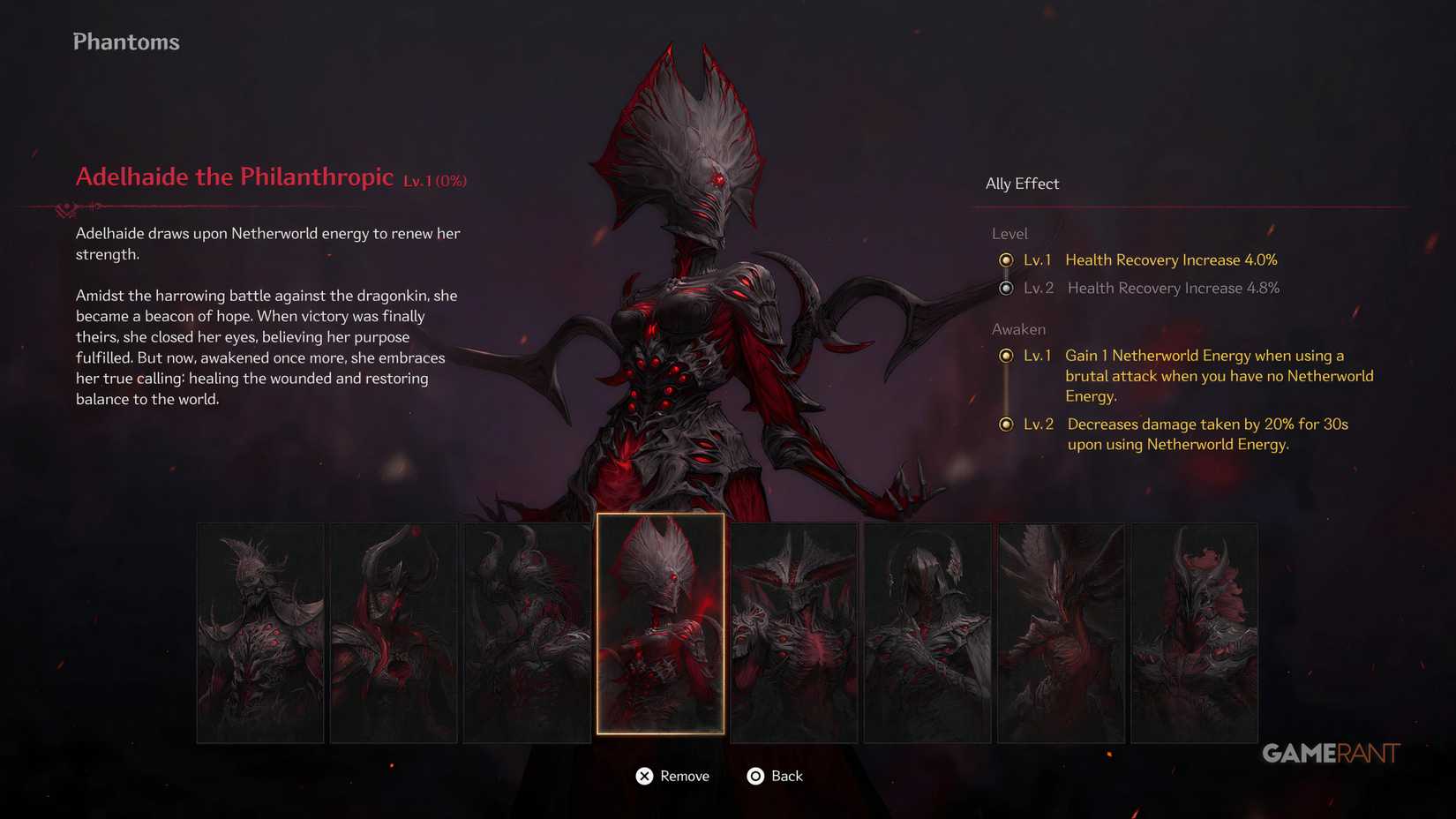Viewport: 1456px width, 819px height.
Task: Select the highlighted Adelhaide phantom thumbnail
Action: point(661,627)
